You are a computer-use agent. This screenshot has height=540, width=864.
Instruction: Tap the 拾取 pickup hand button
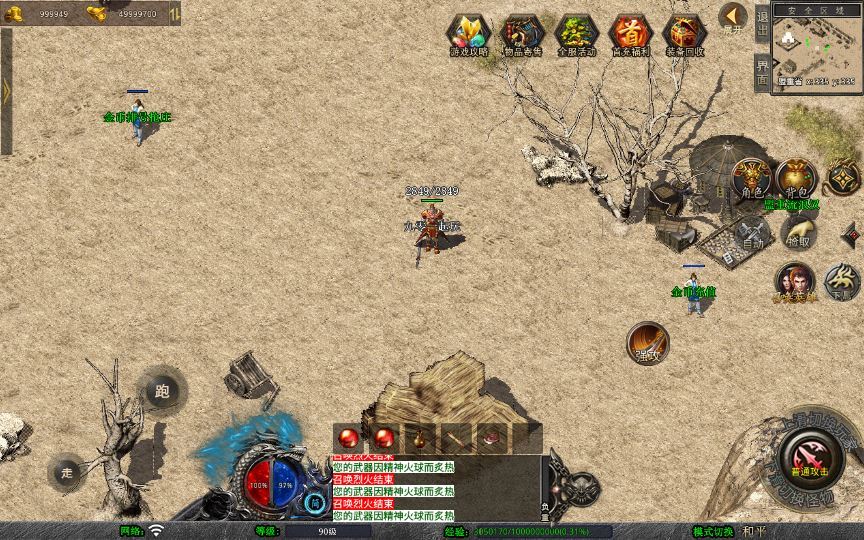[798, 234]
